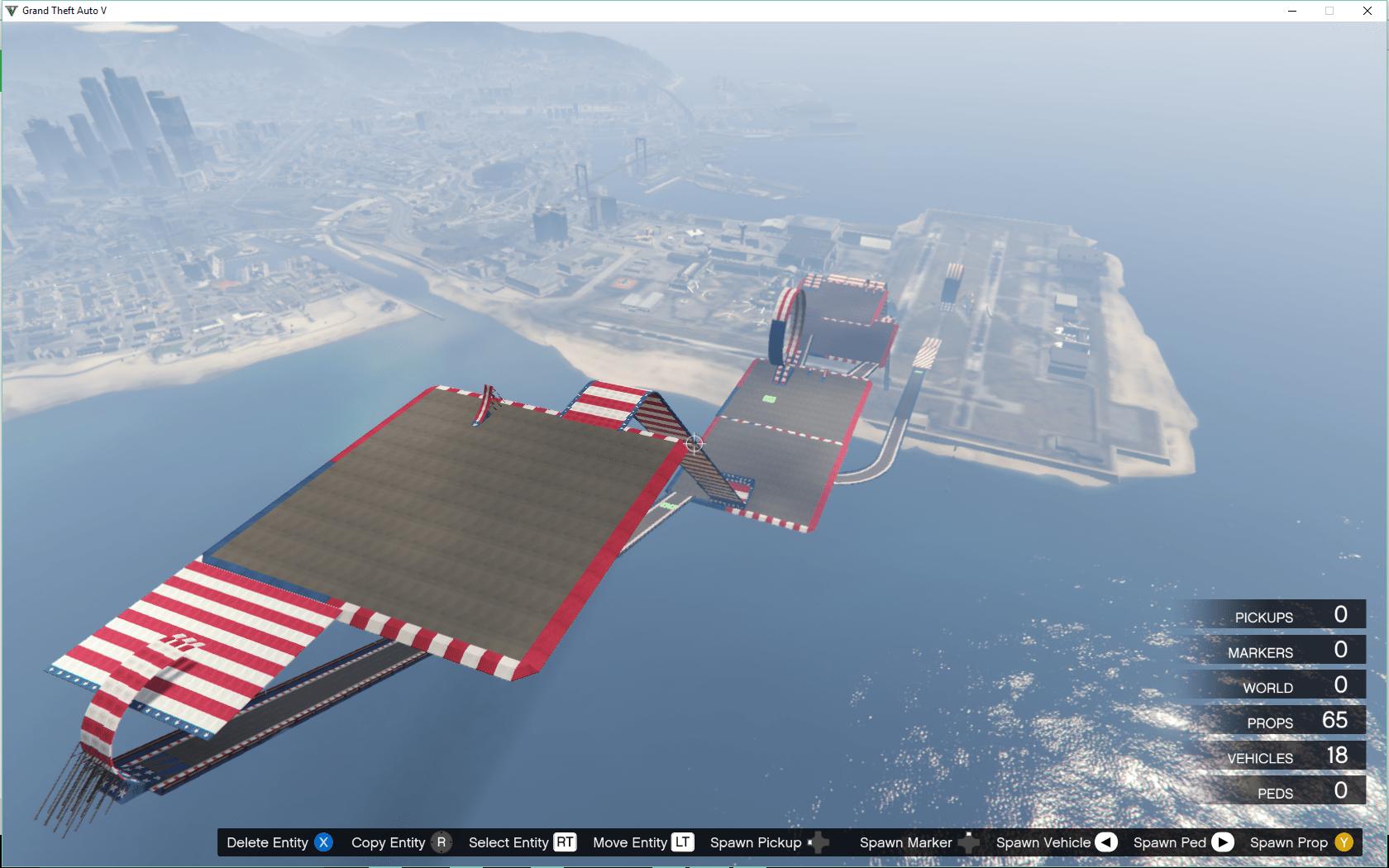Image resolution: width=1389 pixels, height=868 pixels.
Task: Click the X button icon beside Delete Entity
Action: (x=324, y=842)
